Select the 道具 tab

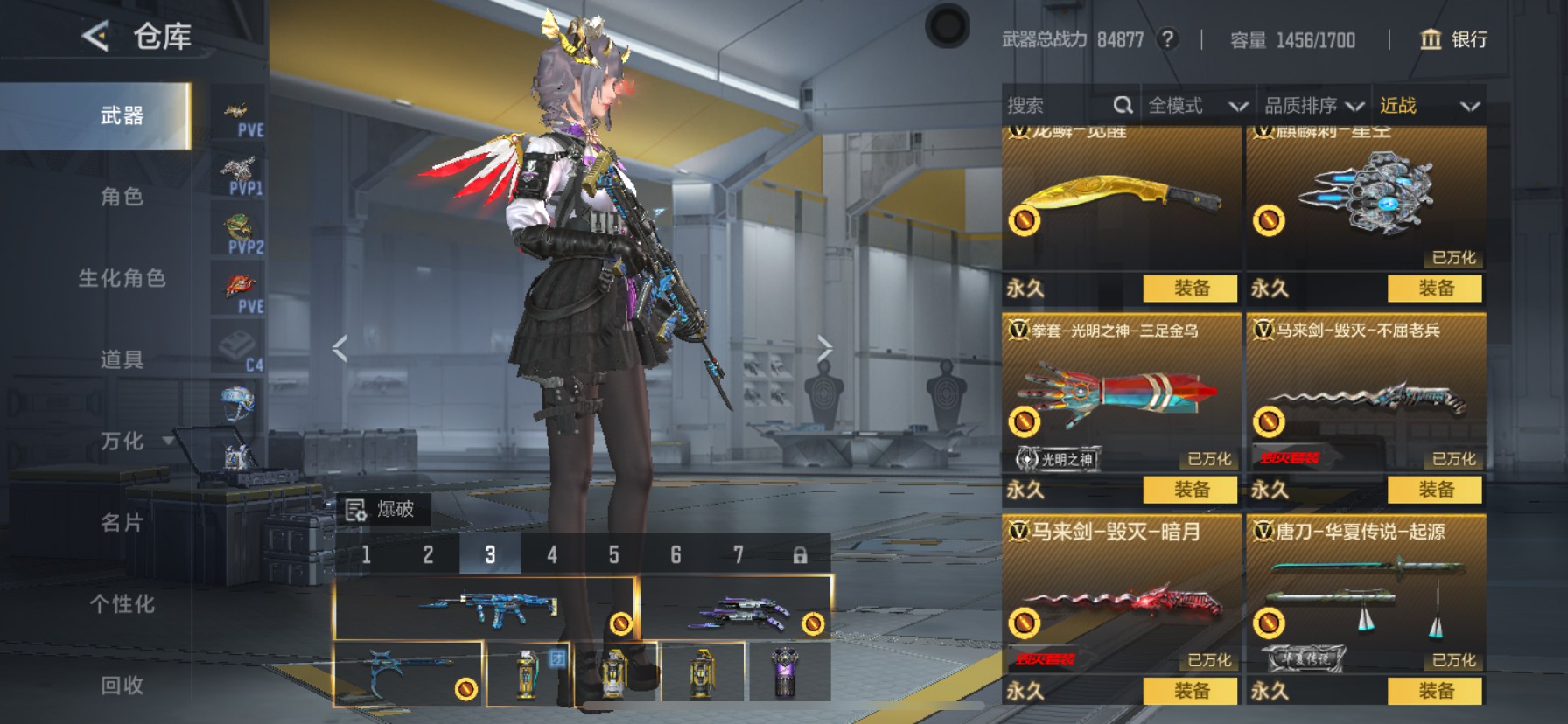(122, 359)
